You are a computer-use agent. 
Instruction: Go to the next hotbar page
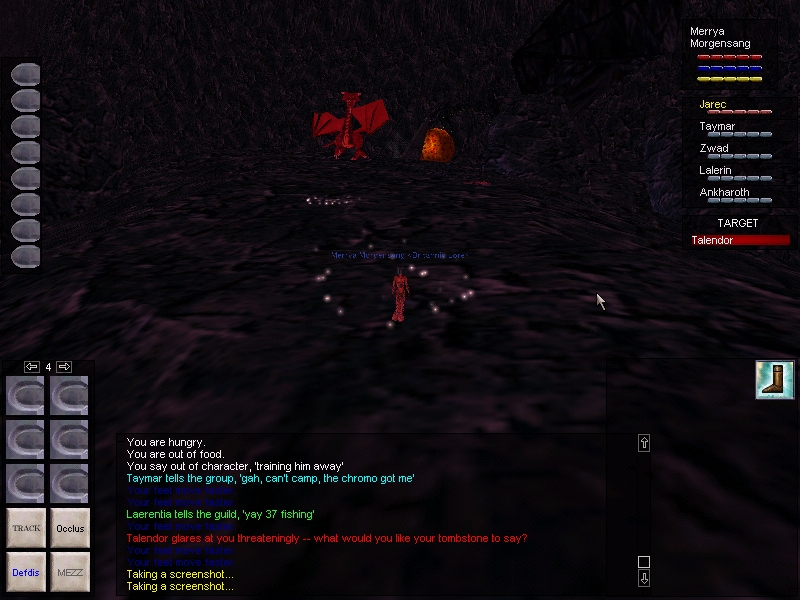(63, 367)
